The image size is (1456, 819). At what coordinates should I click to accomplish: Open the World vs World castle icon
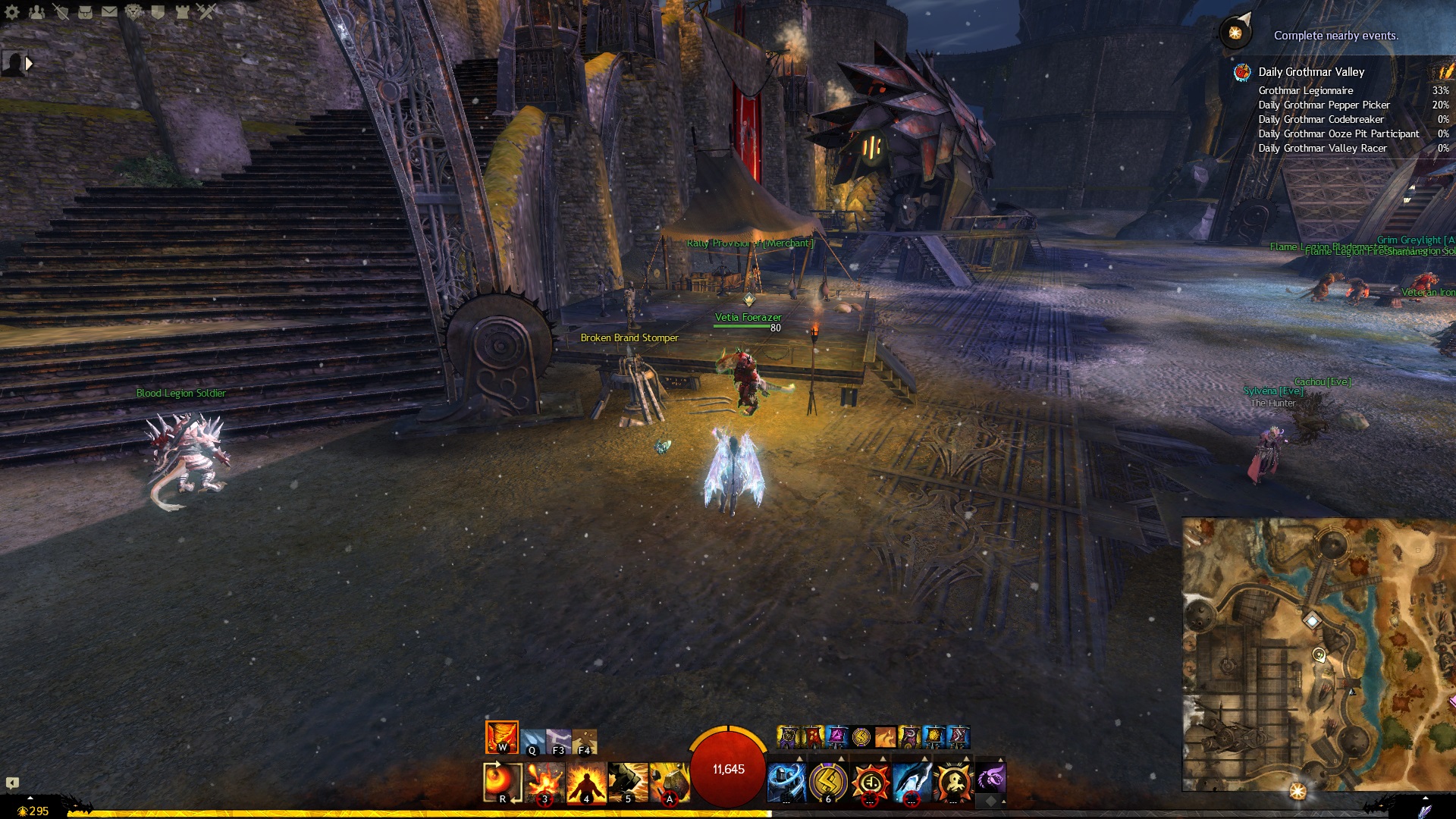tap(182, 12)
